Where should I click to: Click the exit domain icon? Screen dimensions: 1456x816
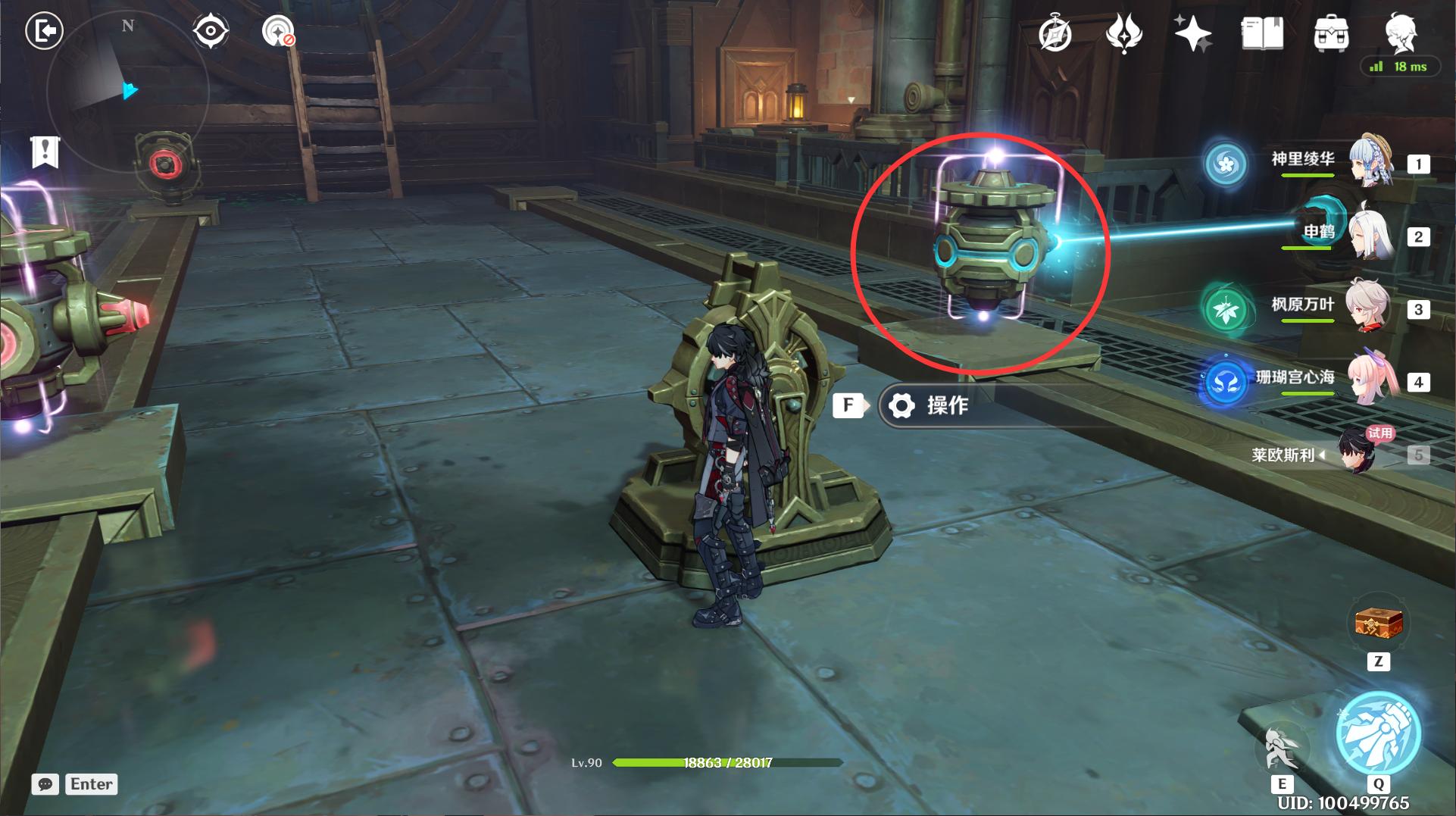44,32
